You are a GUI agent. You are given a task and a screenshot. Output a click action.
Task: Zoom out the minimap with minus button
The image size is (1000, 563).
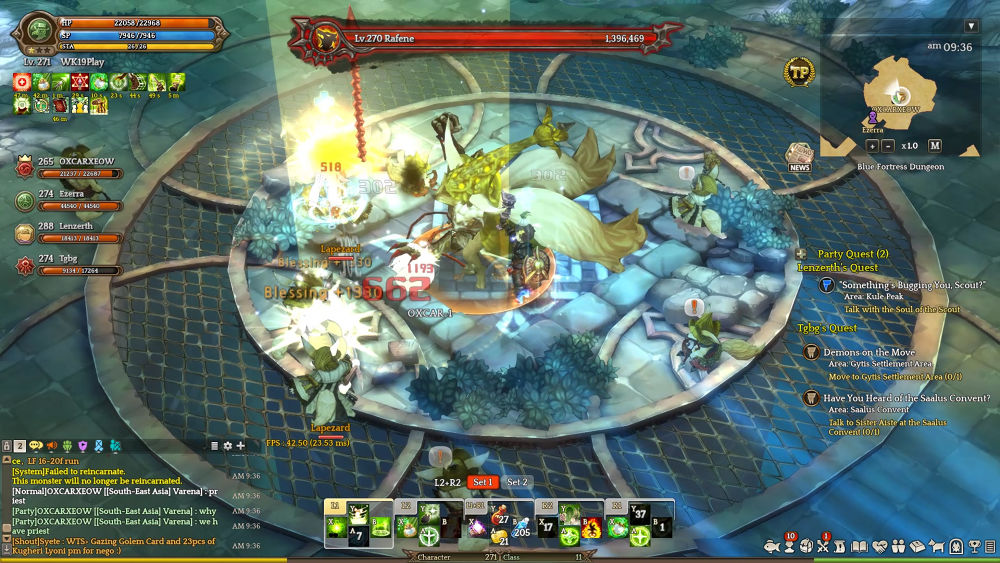(886, 145)
